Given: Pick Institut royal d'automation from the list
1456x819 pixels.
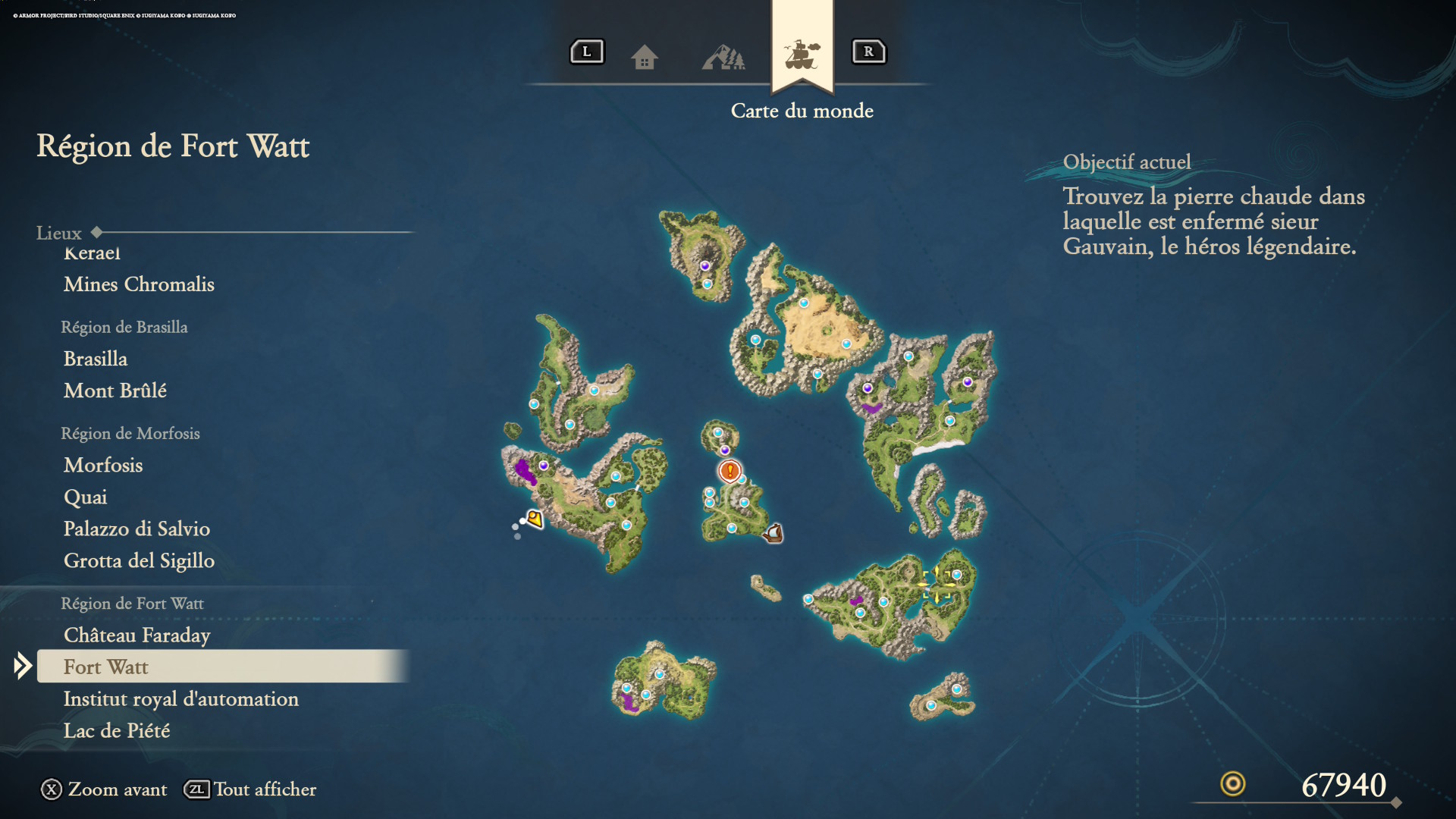Looking at the screenshot, I should [x=181, y=698].
